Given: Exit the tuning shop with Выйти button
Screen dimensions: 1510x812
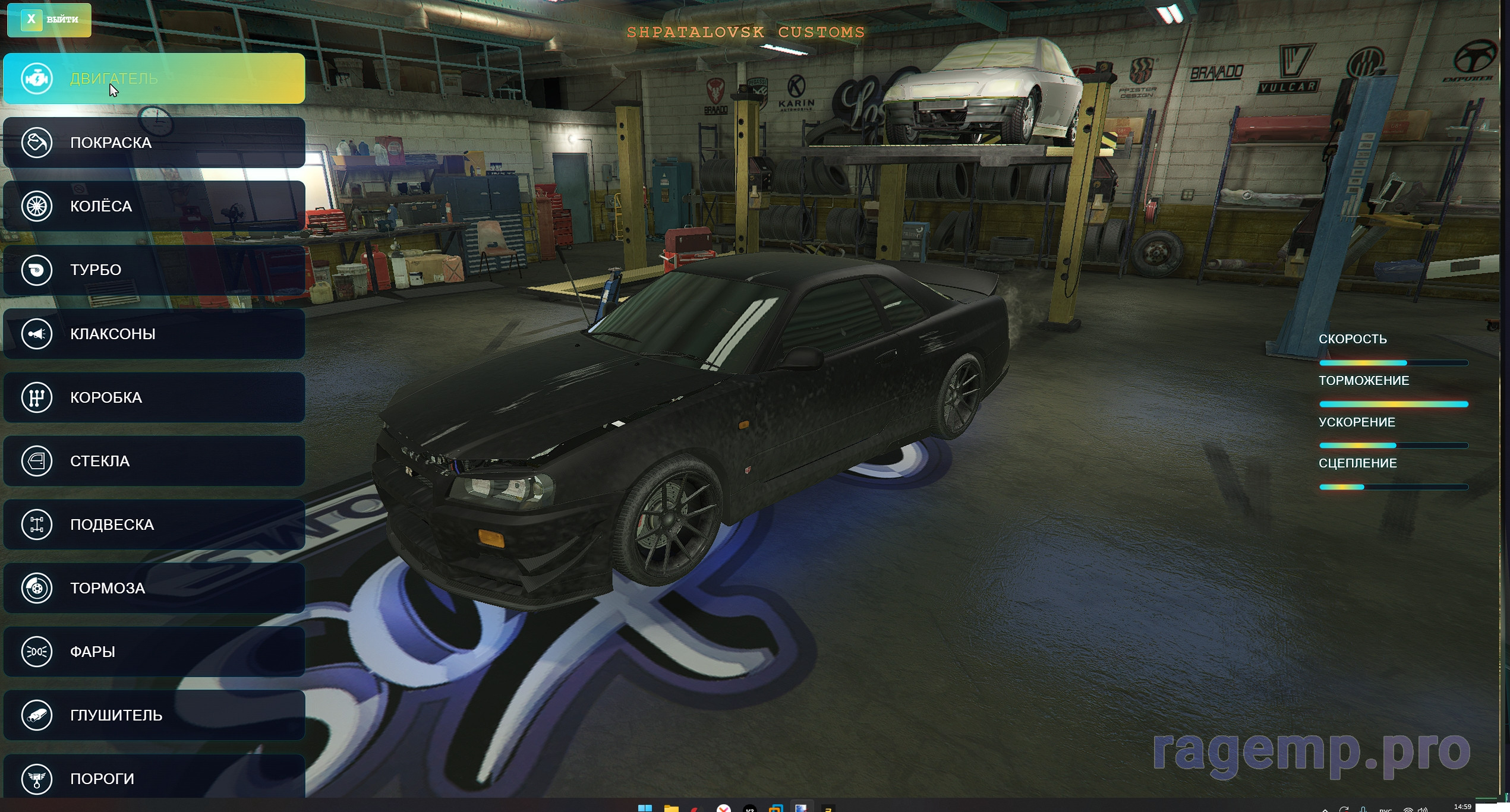Looking at the screenshot, I should (49, 20).
